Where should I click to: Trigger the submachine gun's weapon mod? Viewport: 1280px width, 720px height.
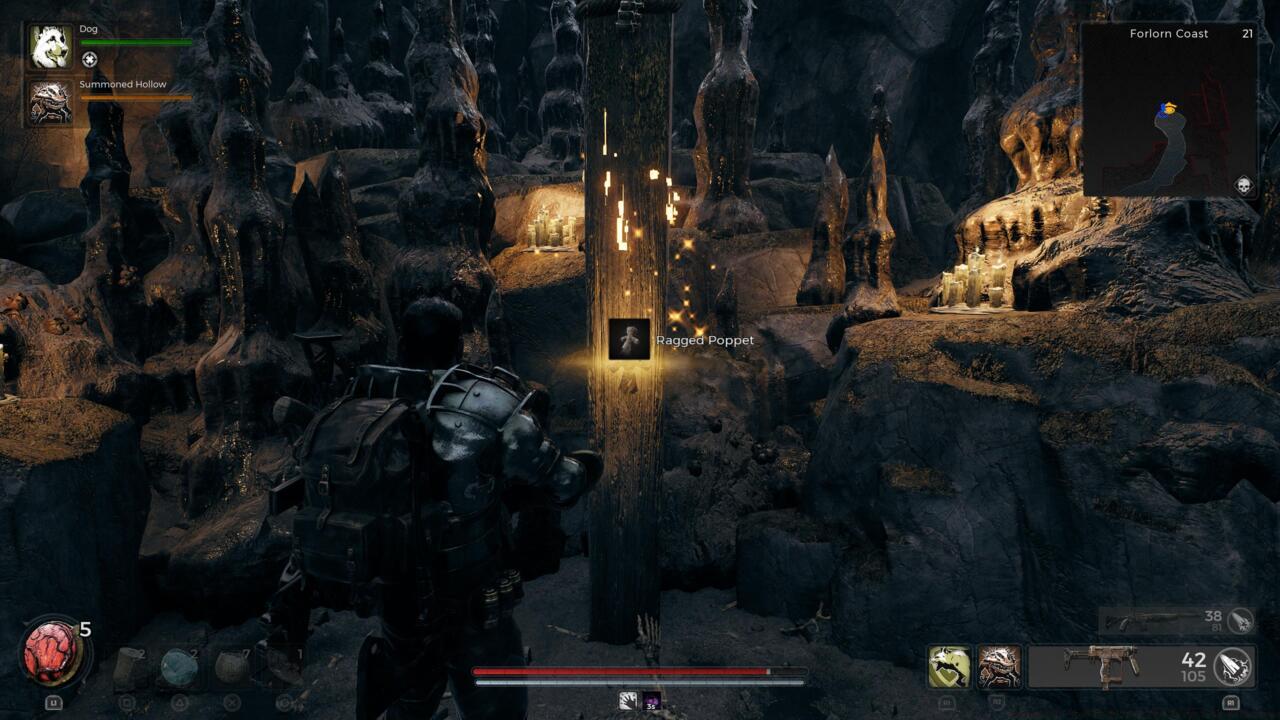click(x=1233, y=667)
